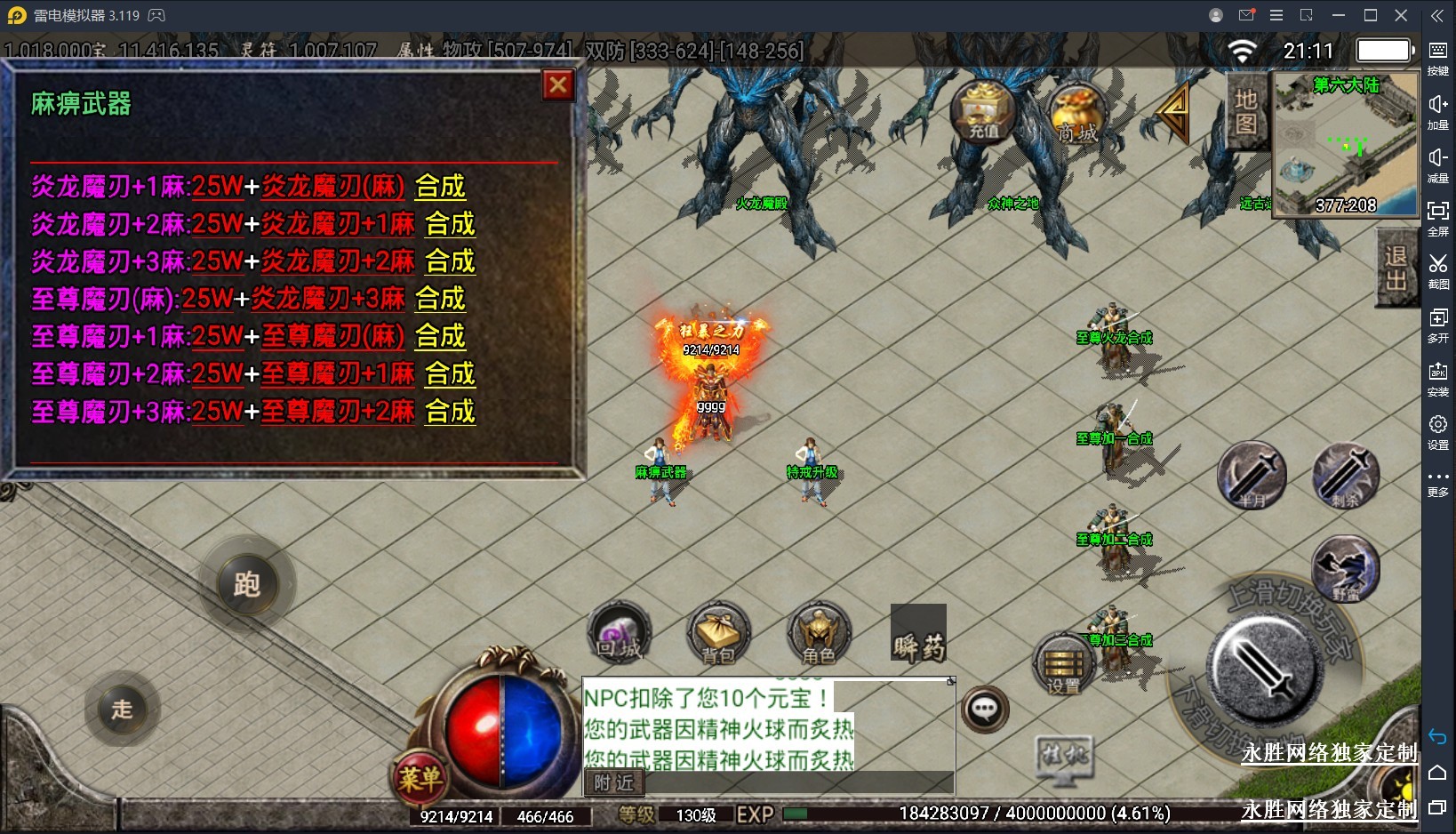This screenshot has width=1456, height=834.
Task: Click the emulator 全屏 fullscreen button
Action: coord(1437,218)
